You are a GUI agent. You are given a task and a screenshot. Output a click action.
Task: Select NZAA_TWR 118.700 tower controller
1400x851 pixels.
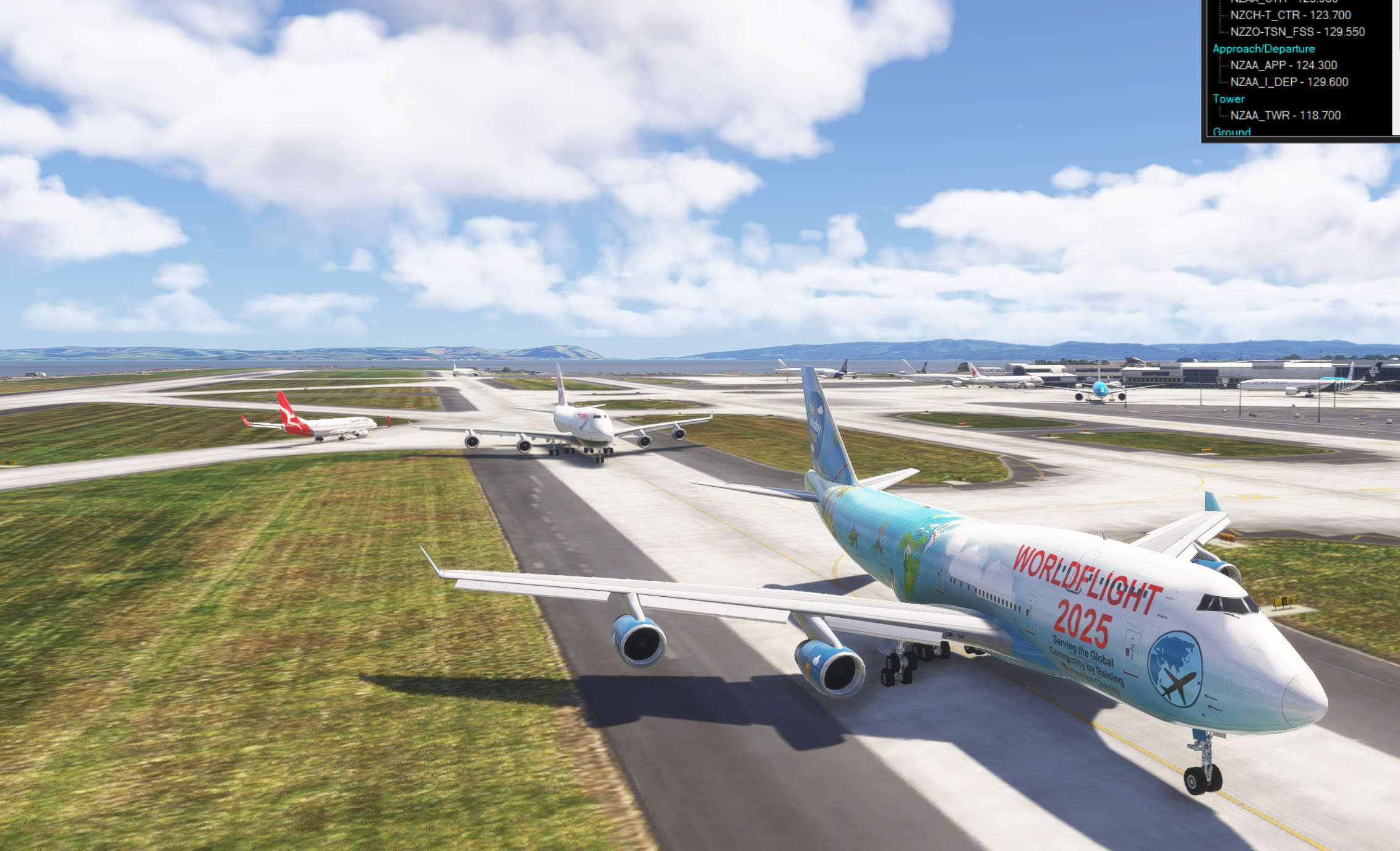(1285, 116)
